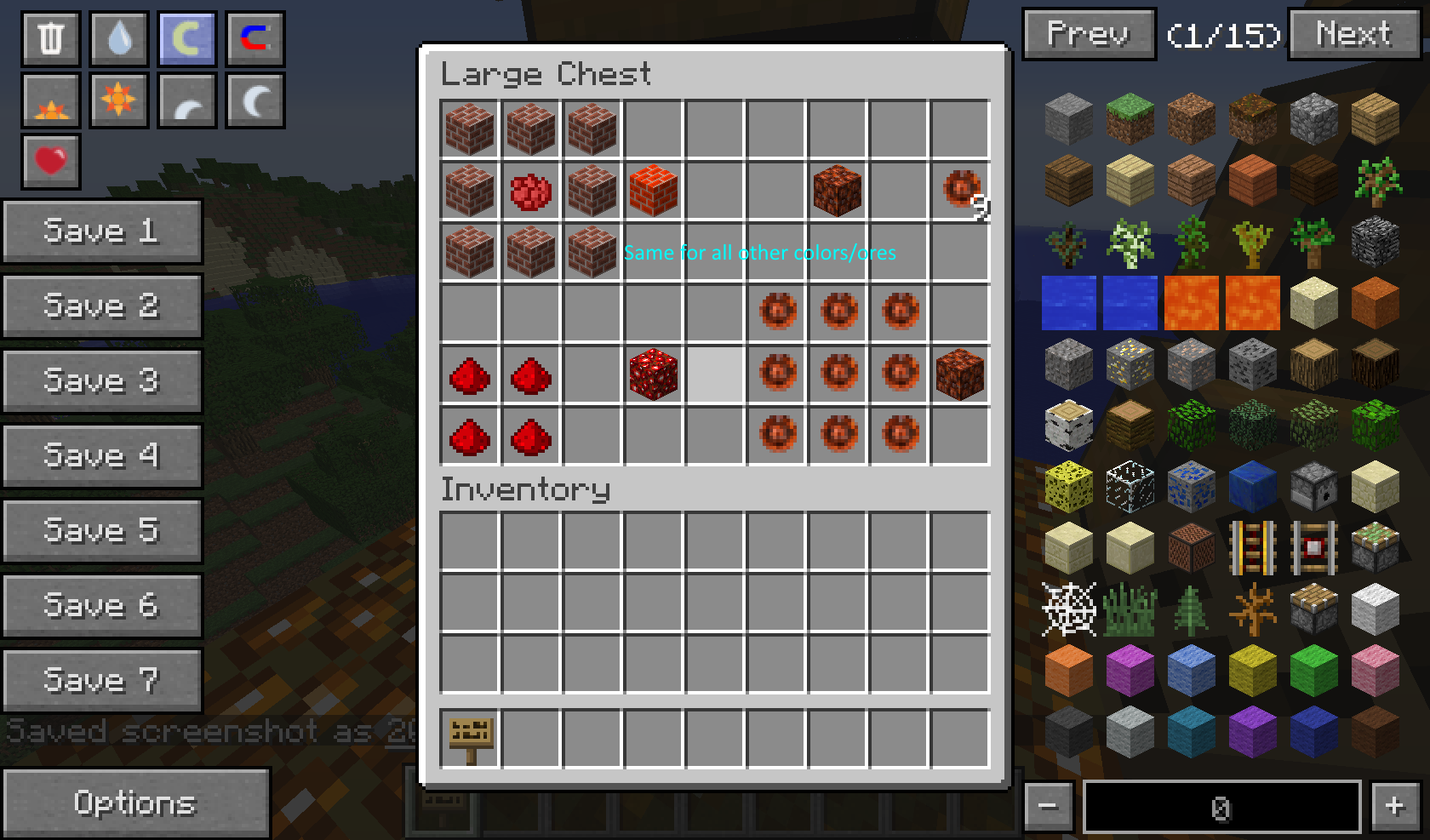1430x840 pixels.
Task: Go to the next item page
Action: pyautogui.click(x=1354, y=35)
